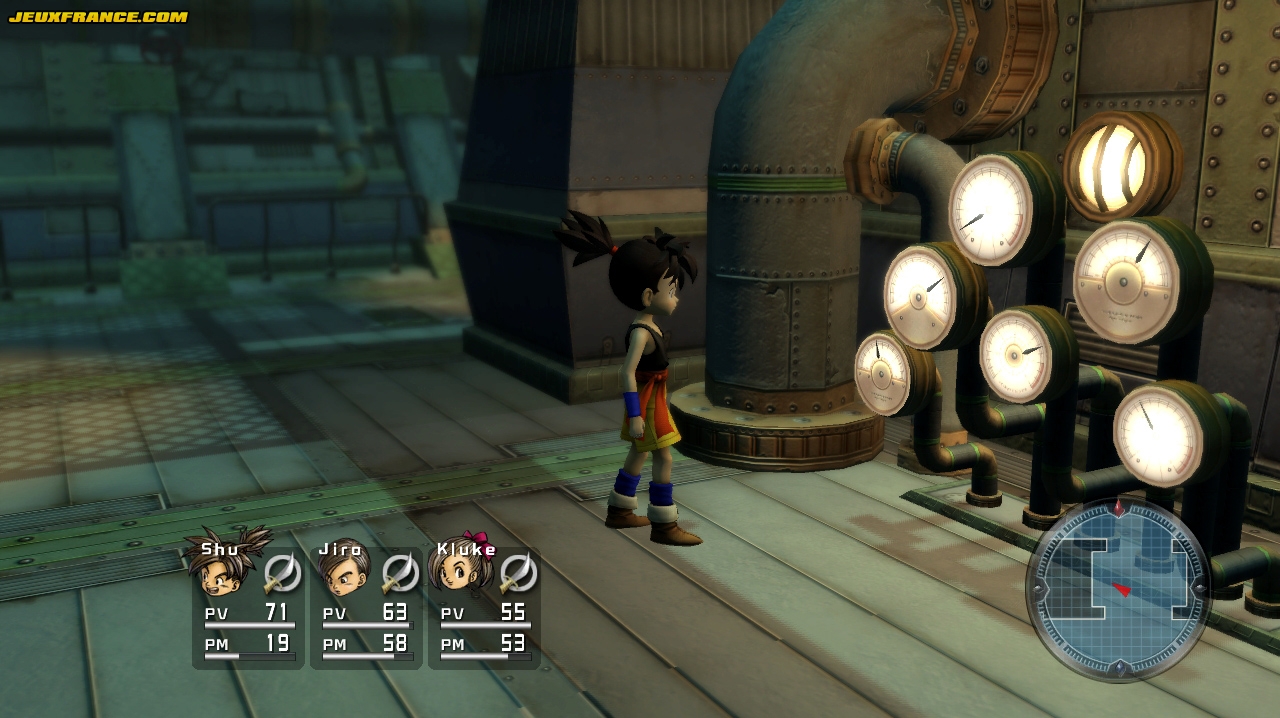Select Jiro's character portrait
This screenshot has width=1280, height=718.
(x=342, y=573)
